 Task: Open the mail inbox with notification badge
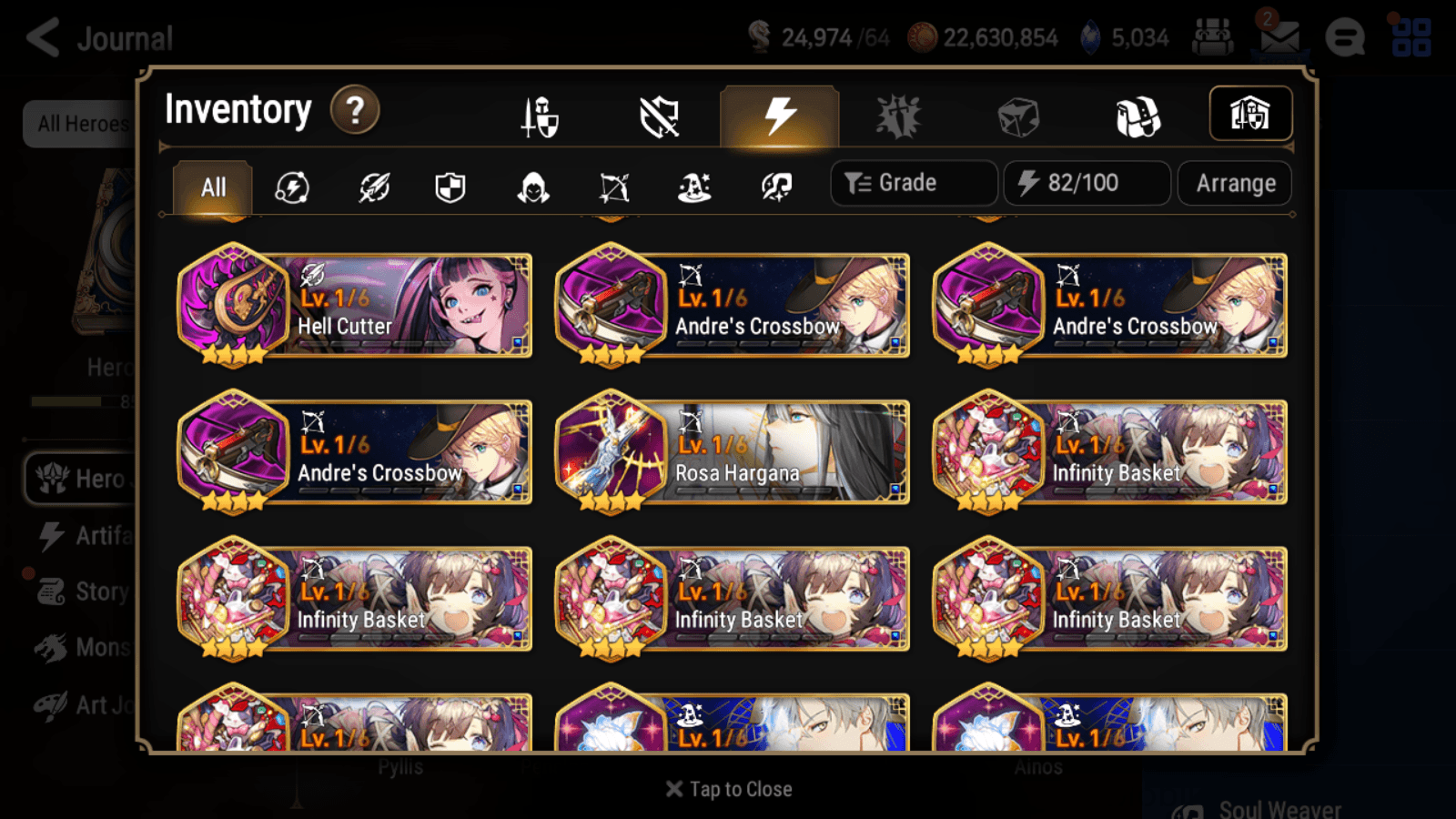1279,38
